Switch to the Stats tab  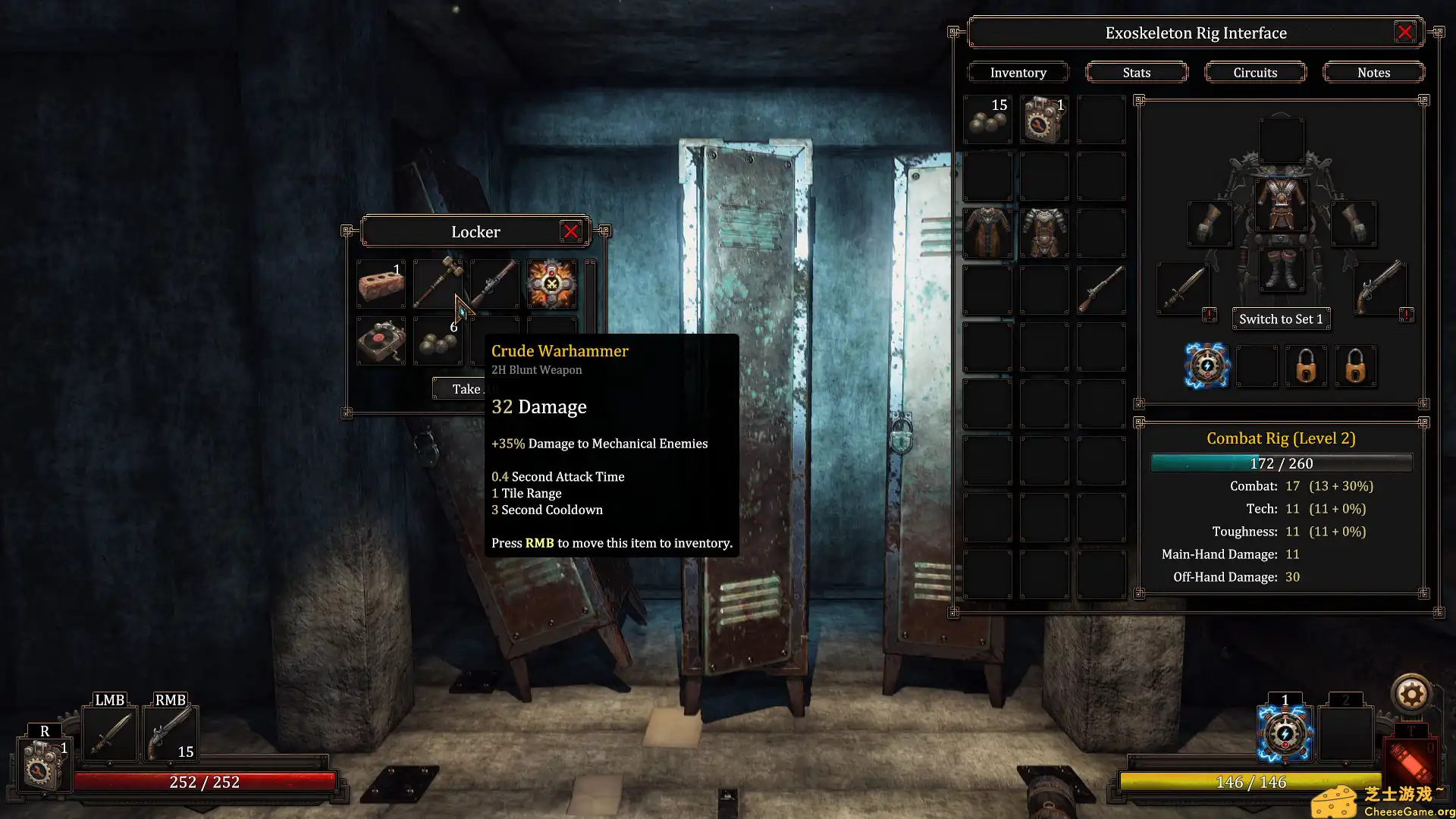coord(1136,73)
